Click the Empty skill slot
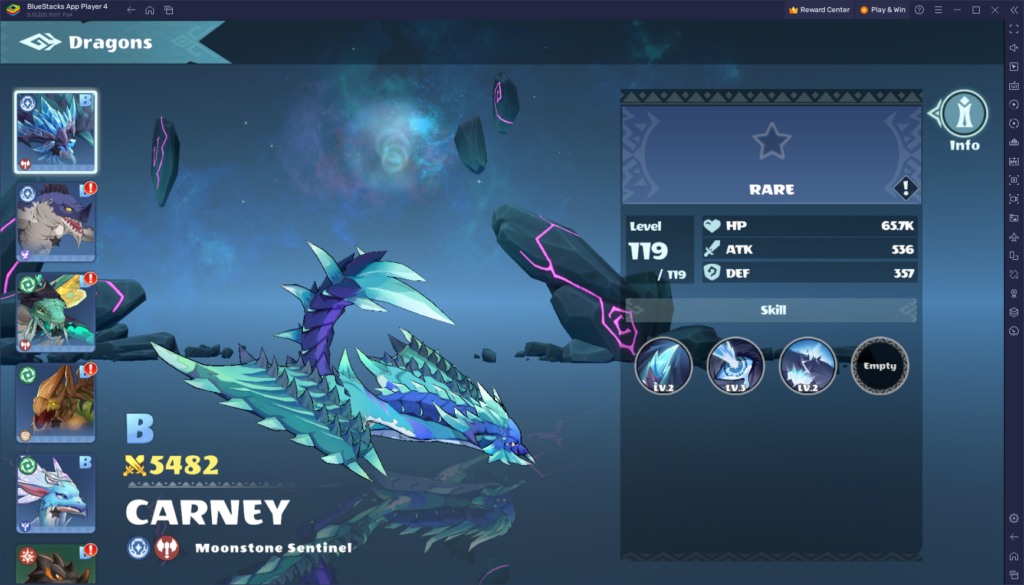Viewport: 1024px width, 585px height. (x=880, y=366)
